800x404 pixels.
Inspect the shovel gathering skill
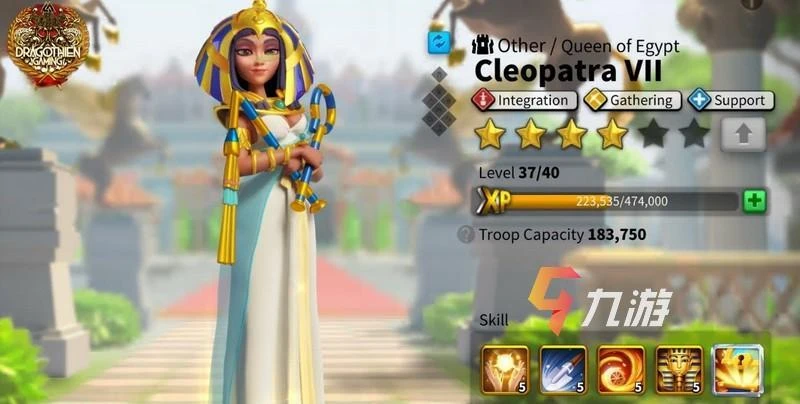click(563, 367)
